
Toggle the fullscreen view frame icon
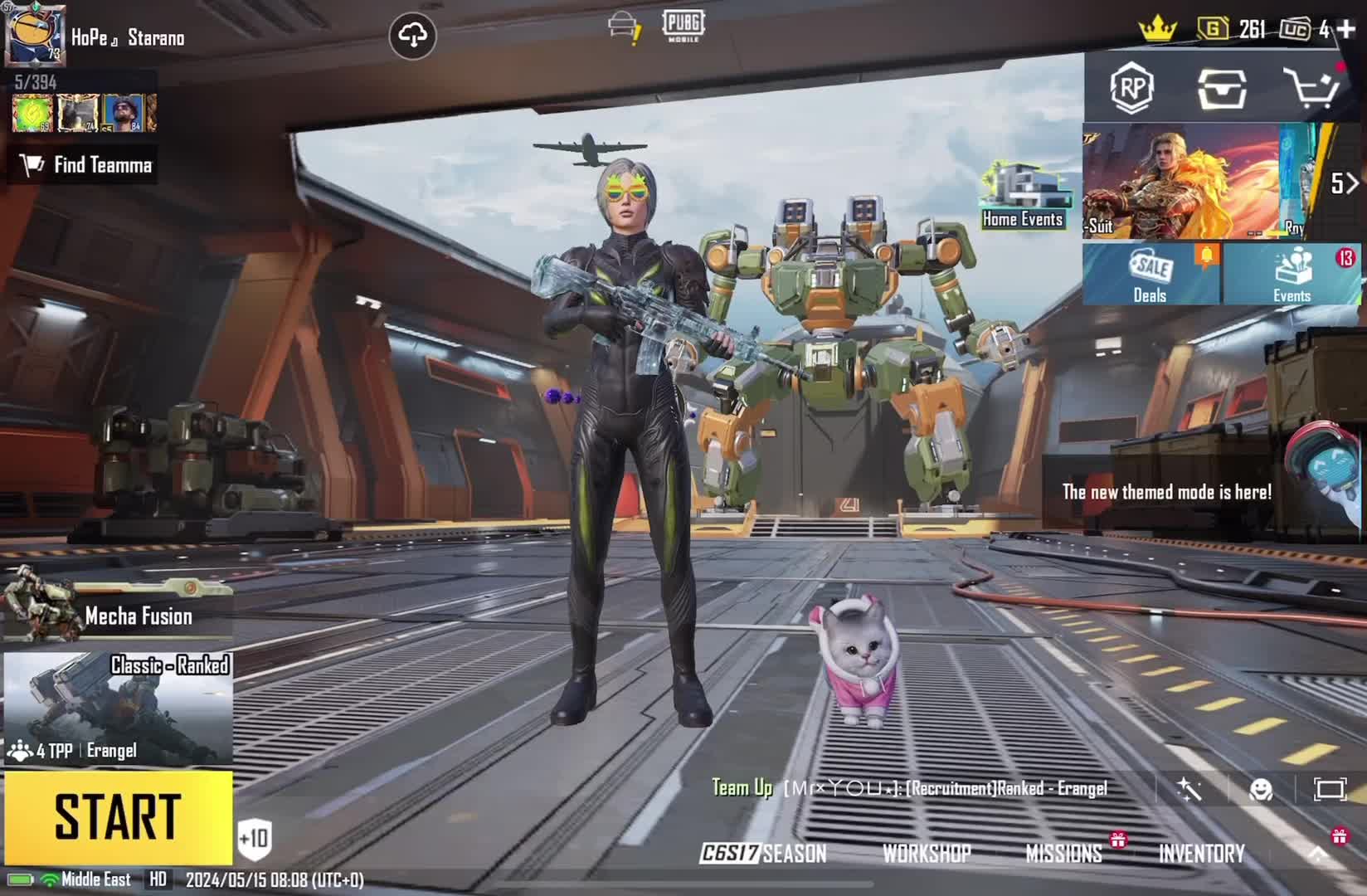[x=1329, y=789]
